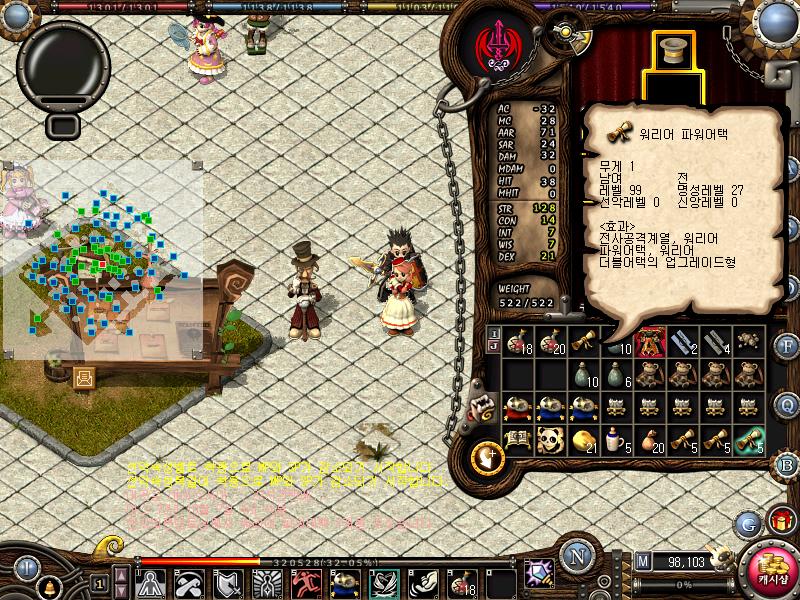Select the open spellbook inventory item
800x600 pixels.
(517, 439)
